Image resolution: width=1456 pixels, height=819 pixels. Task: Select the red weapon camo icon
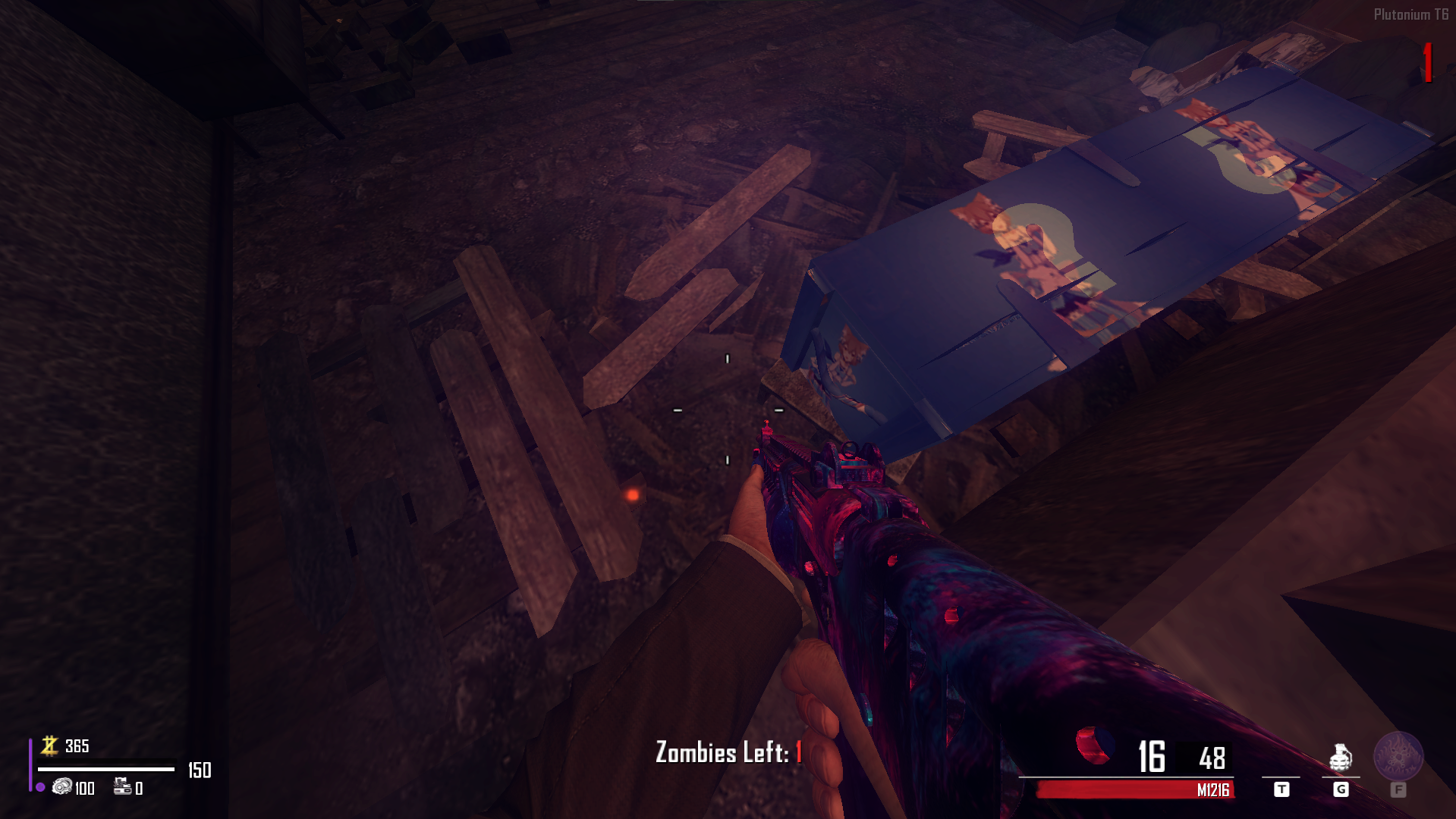coord(1093,744)
